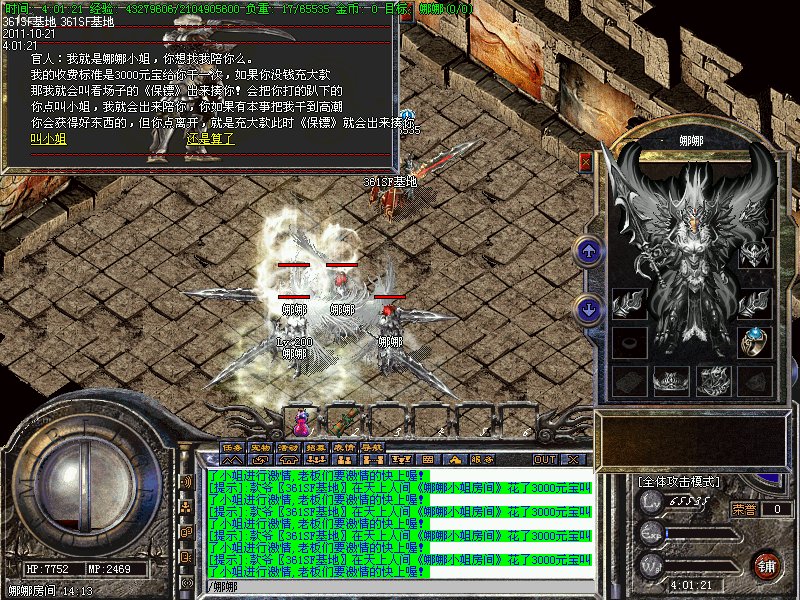This screenshot has height=600, width=800.
Task: Open the 招募 recruit tab
Action: click(317, 446)
